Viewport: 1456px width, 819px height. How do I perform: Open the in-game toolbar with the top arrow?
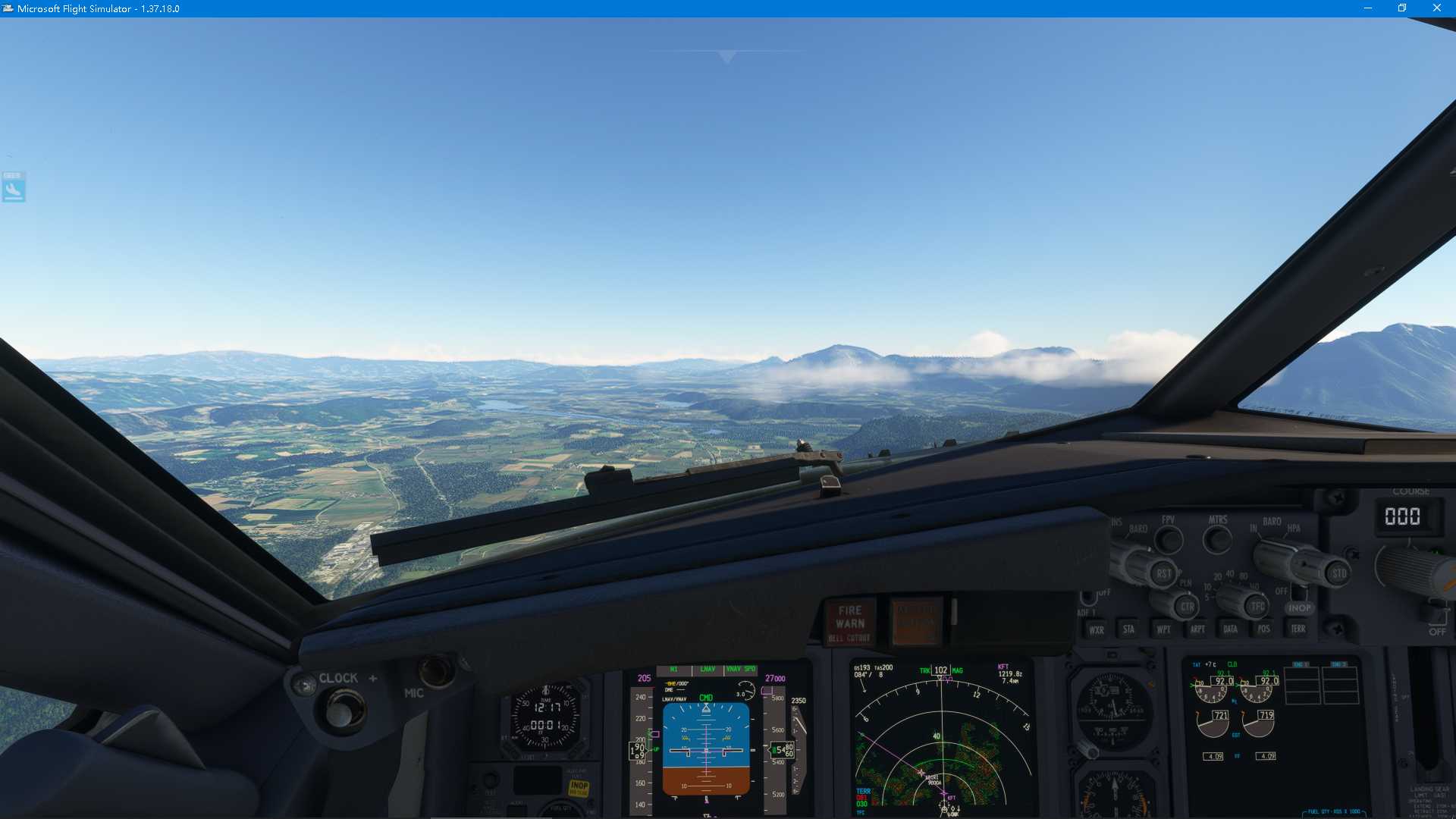tap(724, 55)
